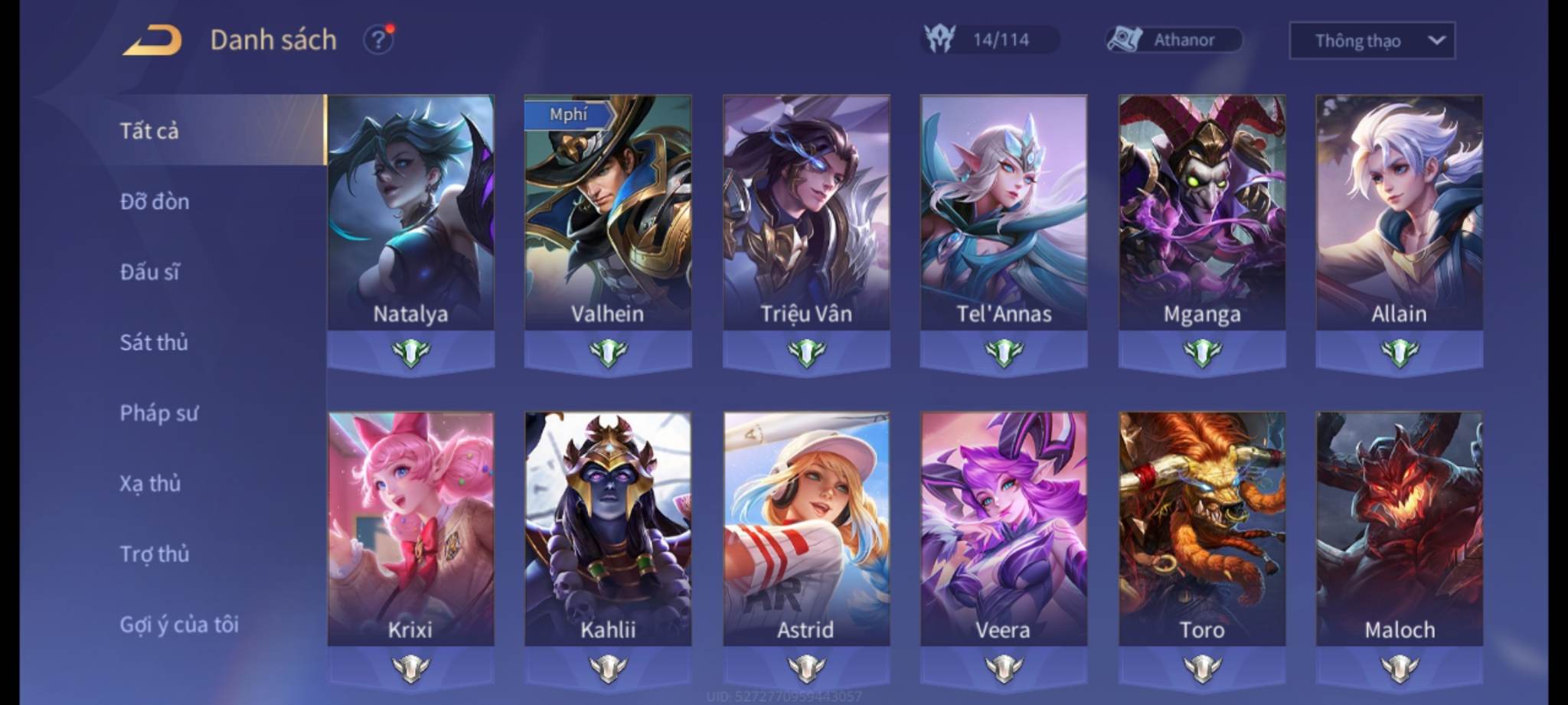Show the Xạ thủ hero list

tap(150, 484)
